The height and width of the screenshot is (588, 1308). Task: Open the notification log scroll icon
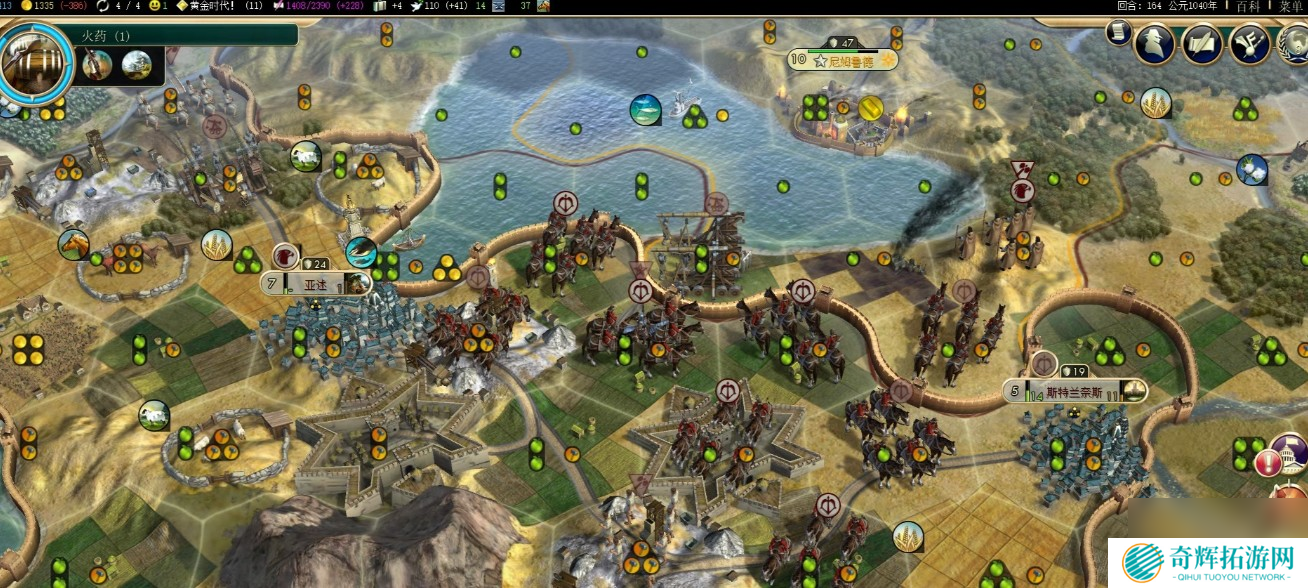pos(1117,33)
